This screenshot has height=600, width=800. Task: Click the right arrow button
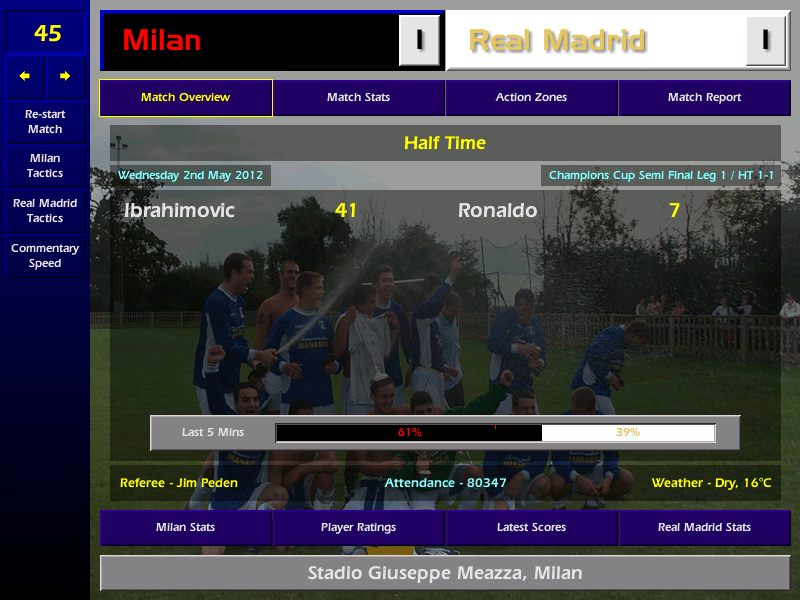[66, 76]
